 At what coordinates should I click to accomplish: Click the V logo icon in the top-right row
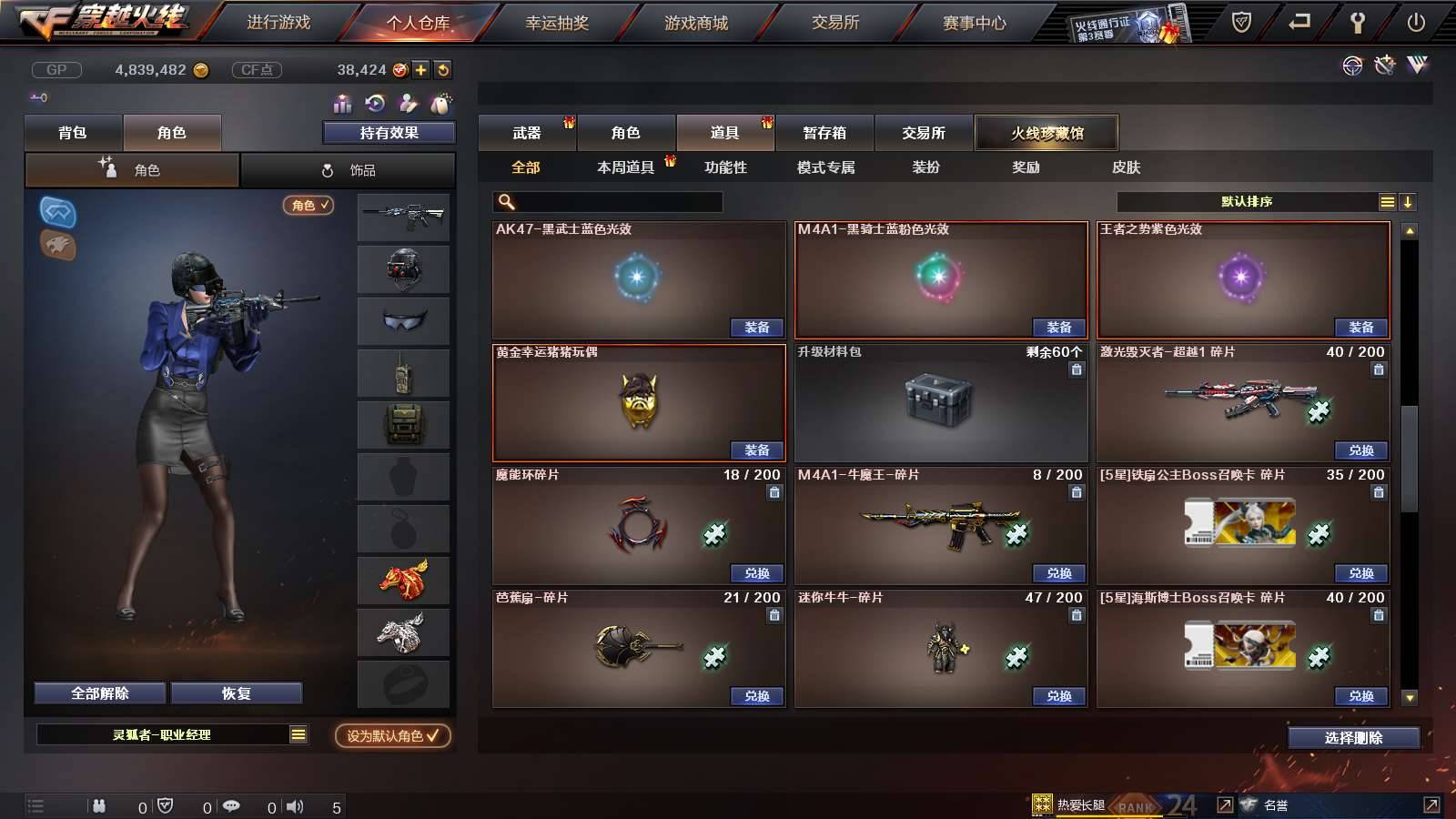(x=1417, y=66)
